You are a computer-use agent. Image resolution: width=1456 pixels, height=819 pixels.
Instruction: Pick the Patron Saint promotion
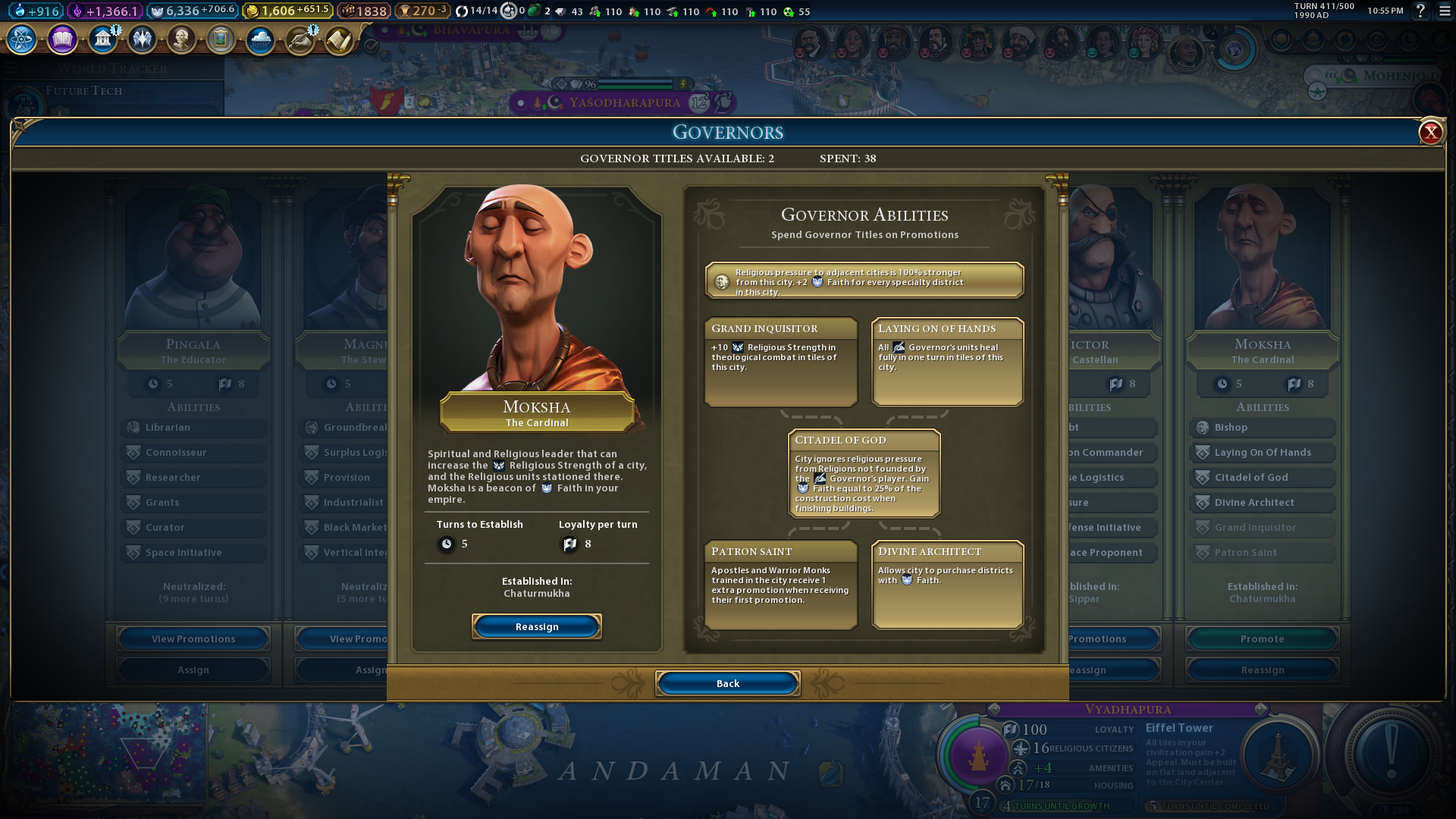(780, 584)
